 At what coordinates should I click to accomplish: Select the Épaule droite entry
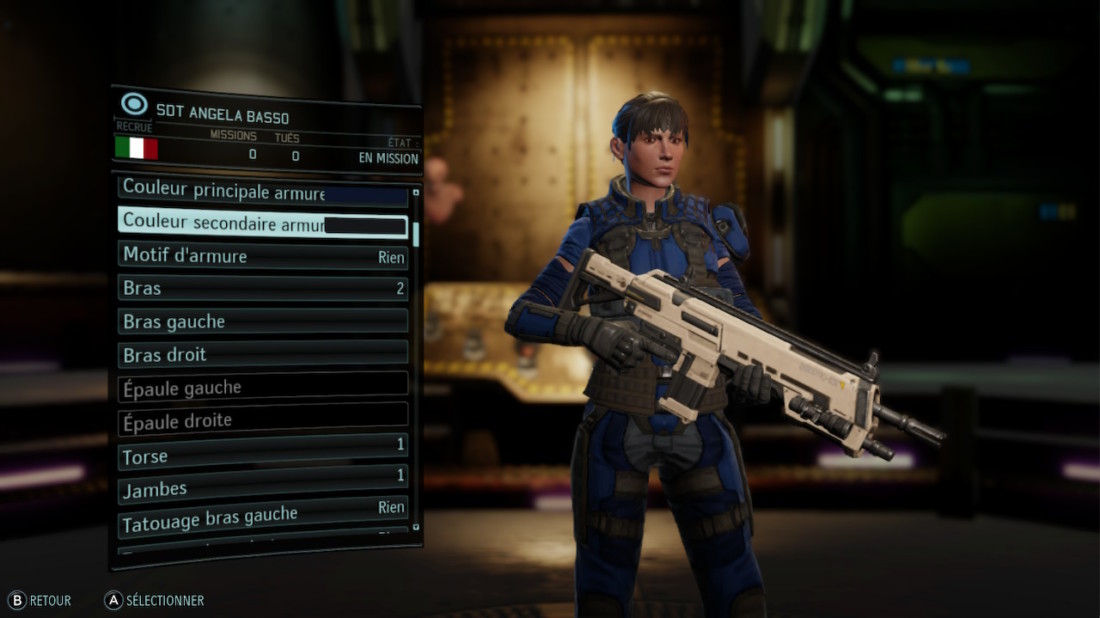click(x=262, y=420)
